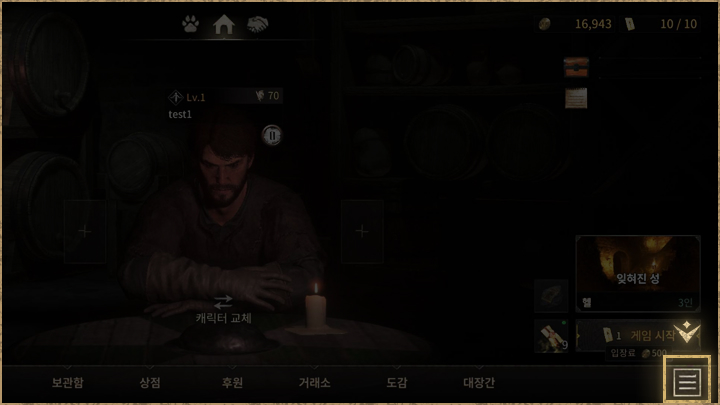This screenshot has width=720, height=405.
Task: Visit the 대장간 blacksmith
Action: pos(479,382)
